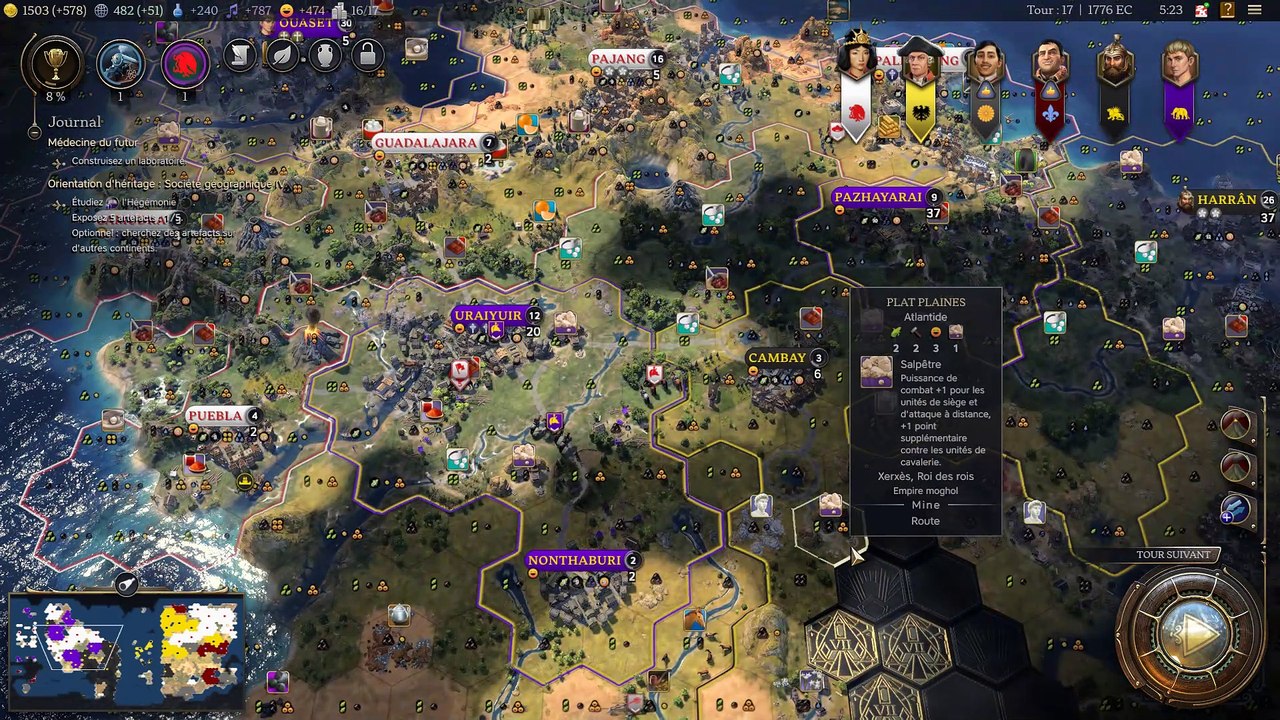Select the Nonthaburi city banner
The height and width of the screenshot is (720, 1280).
point(575,560)
